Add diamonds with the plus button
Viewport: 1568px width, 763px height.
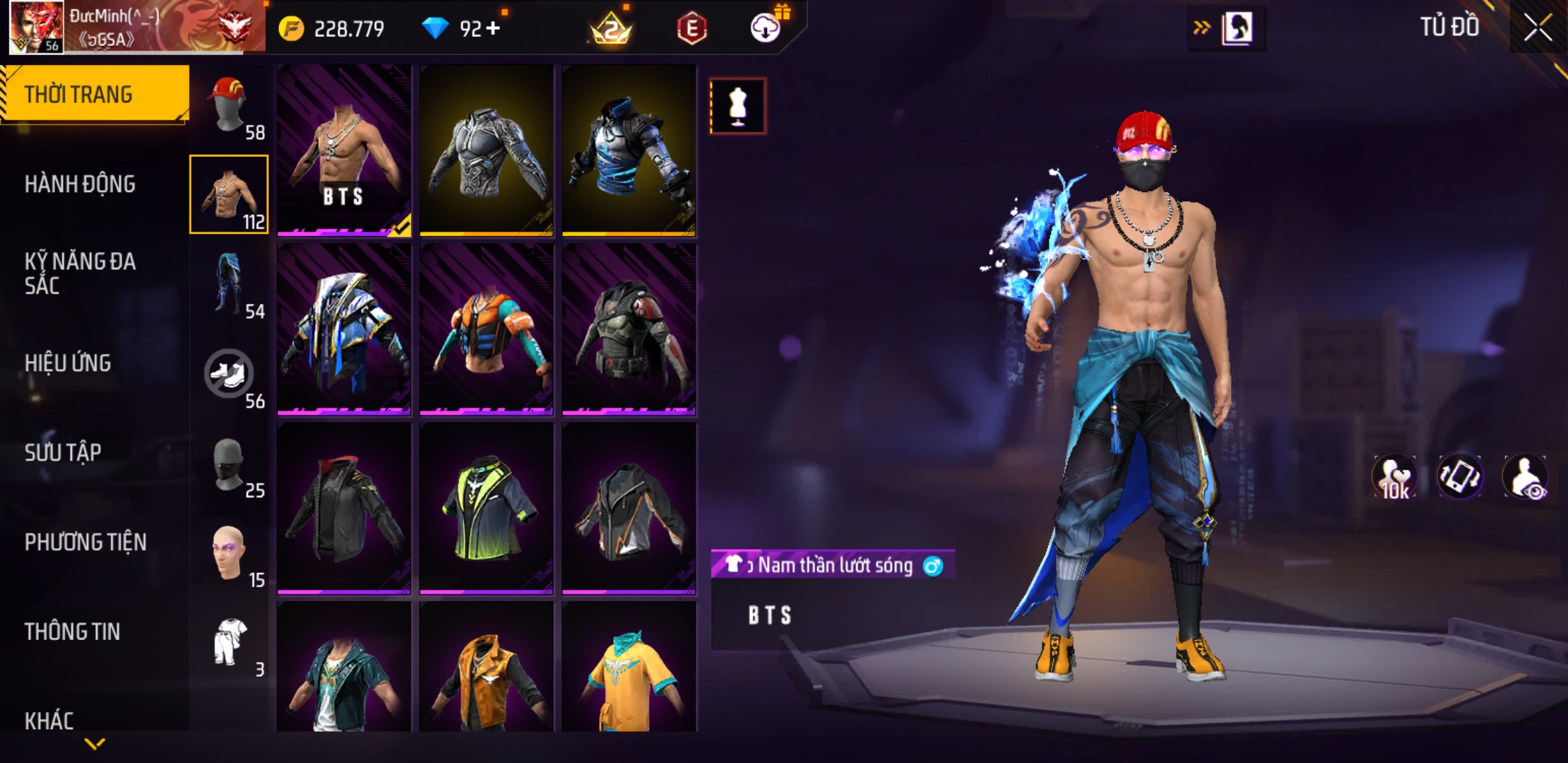coord(493,28)
